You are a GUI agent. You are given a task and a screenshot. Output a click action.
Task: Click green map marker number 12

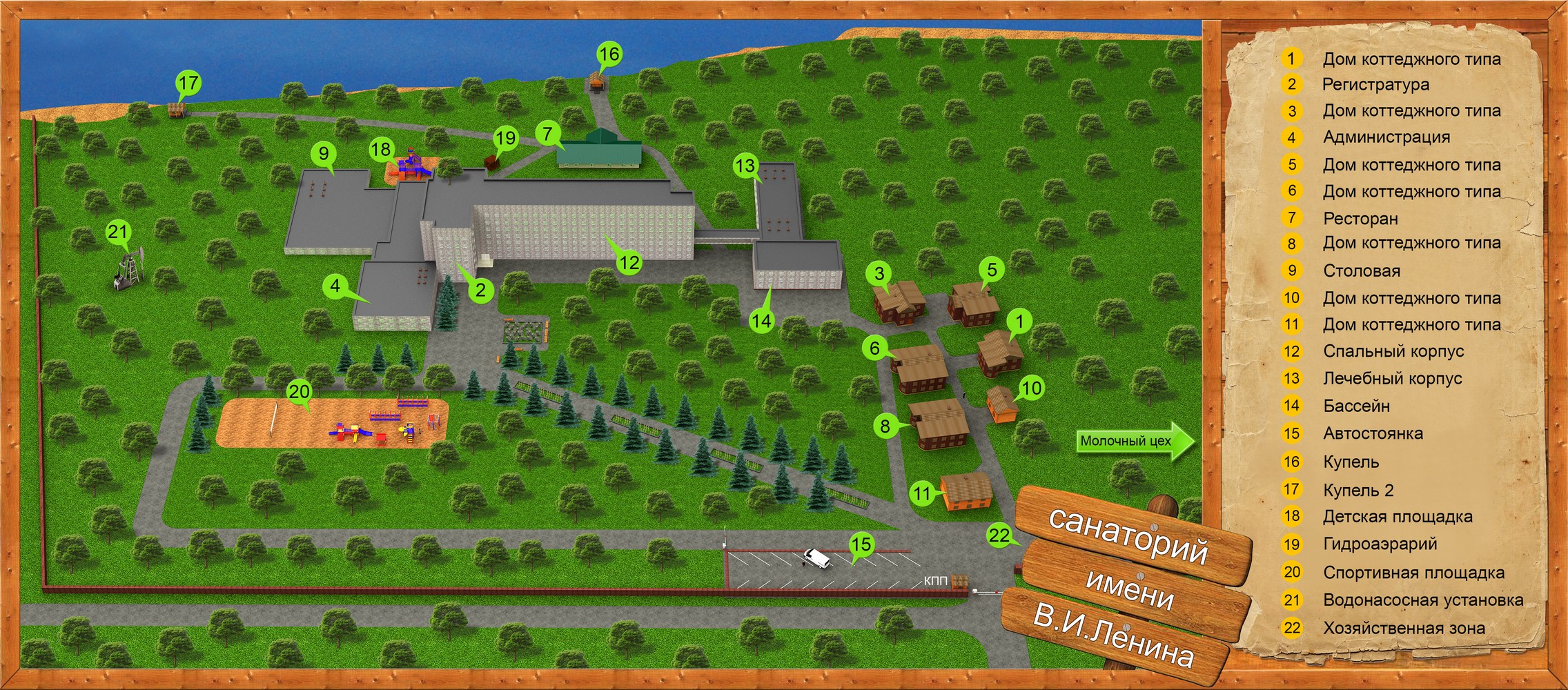coord(629,263)
